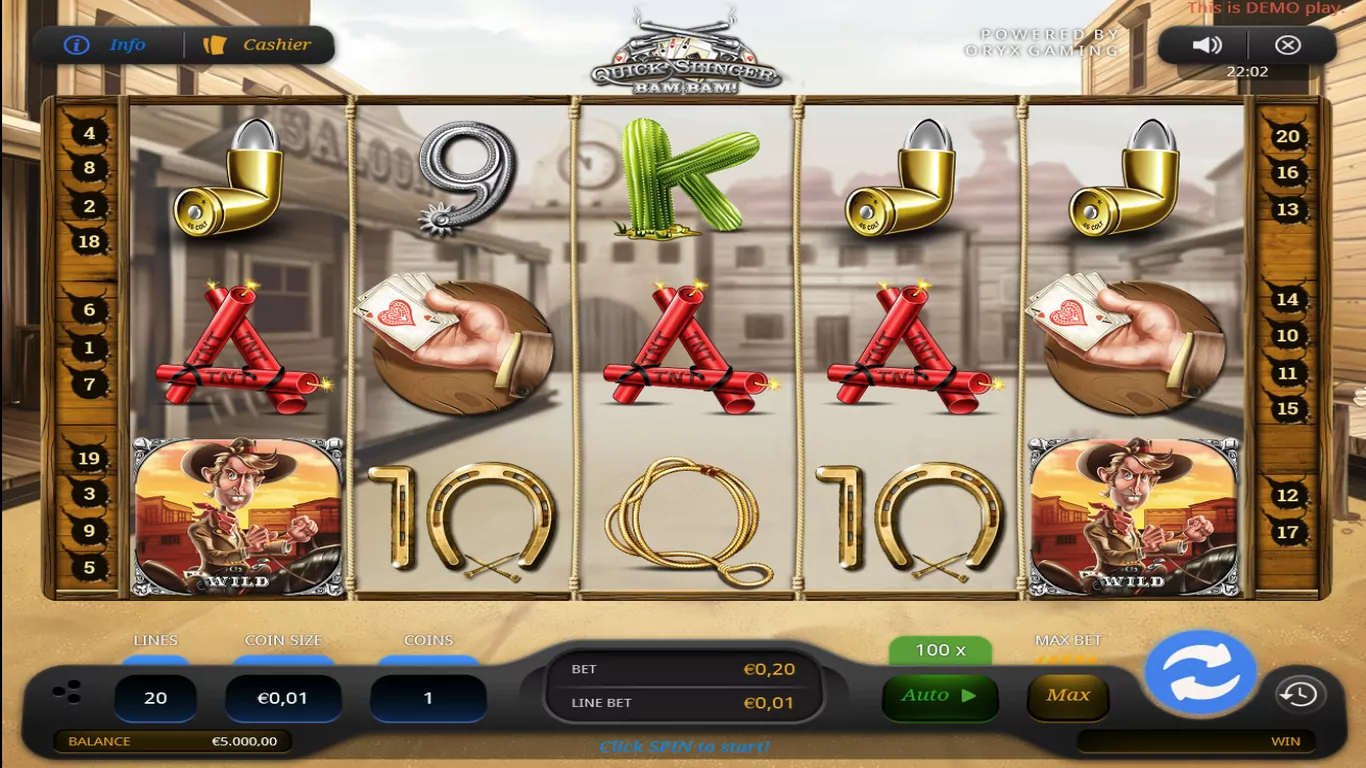Screen dimensions: 1366x768
Task: Highlight payline number 19 marker
Action: 89,459
